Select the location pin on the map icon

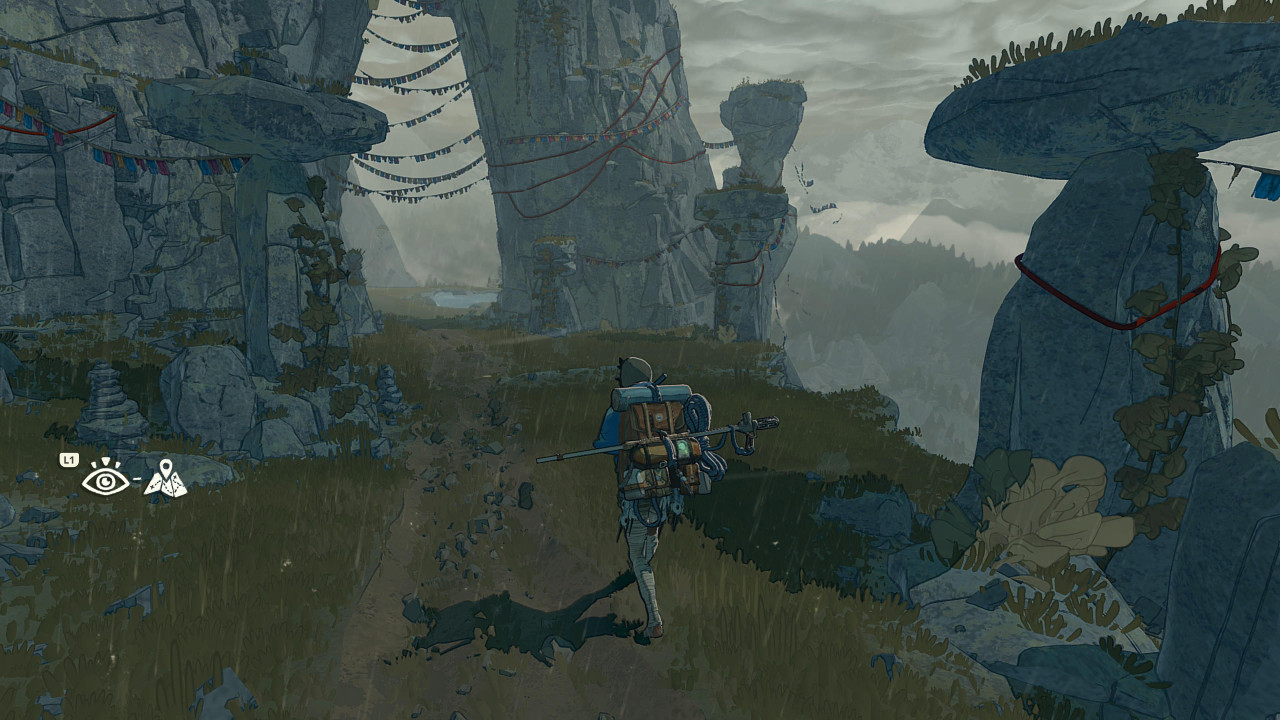point(166,468)
